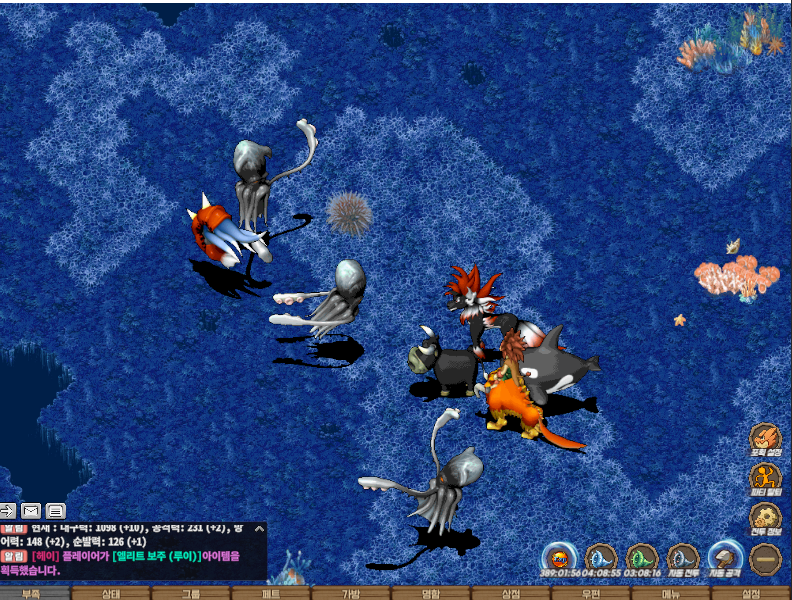Open 포획 설정 capture settings icon

point(766,438)
